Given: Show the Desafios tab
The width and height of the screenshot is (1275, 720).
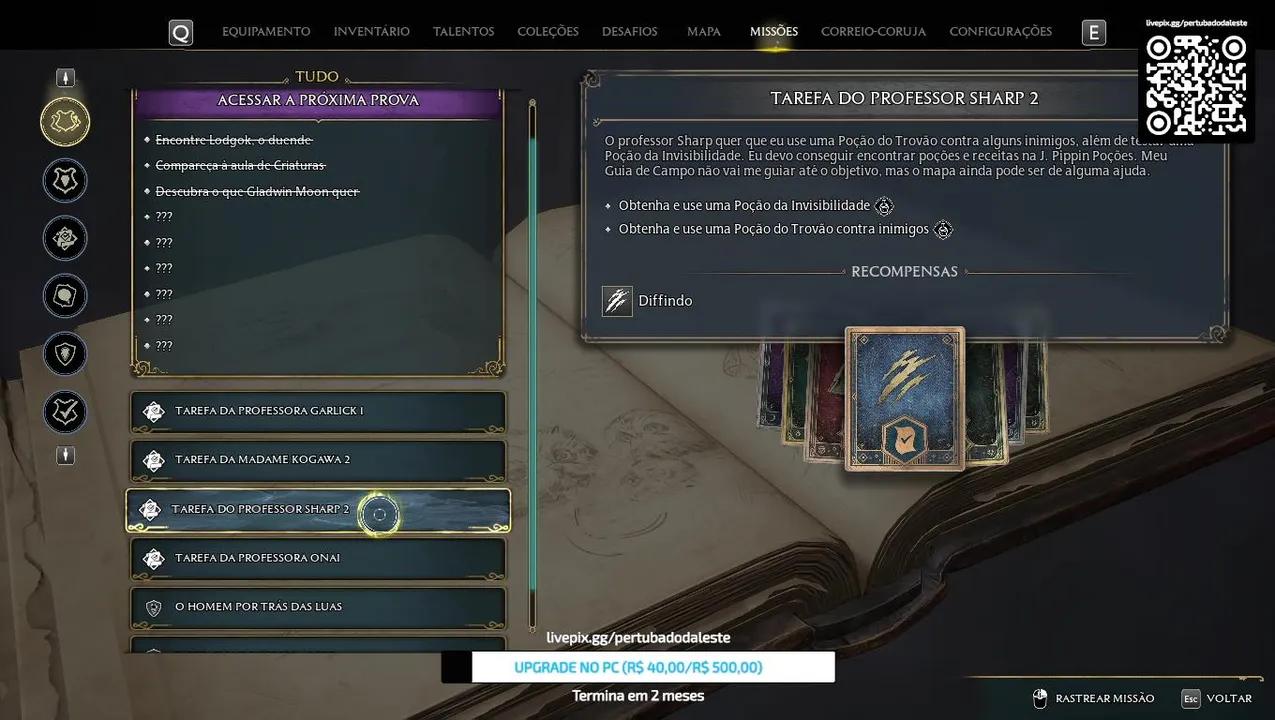Looking at the screenshot, I should click(x=630, y=32).
